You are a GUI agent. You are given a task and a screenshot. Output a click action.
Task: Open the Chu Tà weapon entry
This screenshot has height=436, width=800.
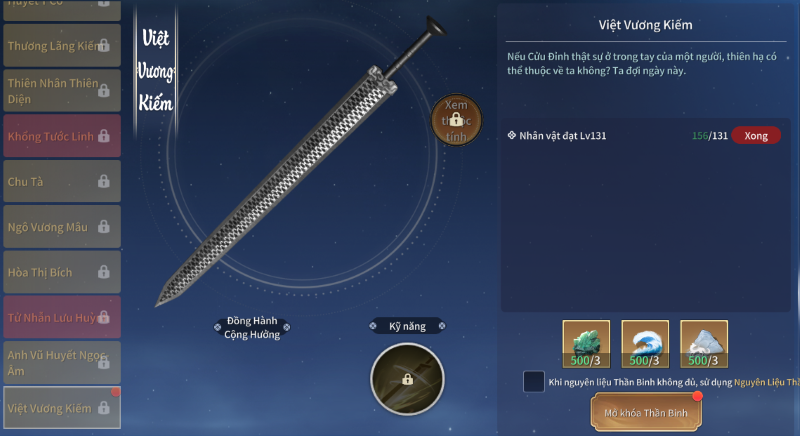(x=62, y=182)
